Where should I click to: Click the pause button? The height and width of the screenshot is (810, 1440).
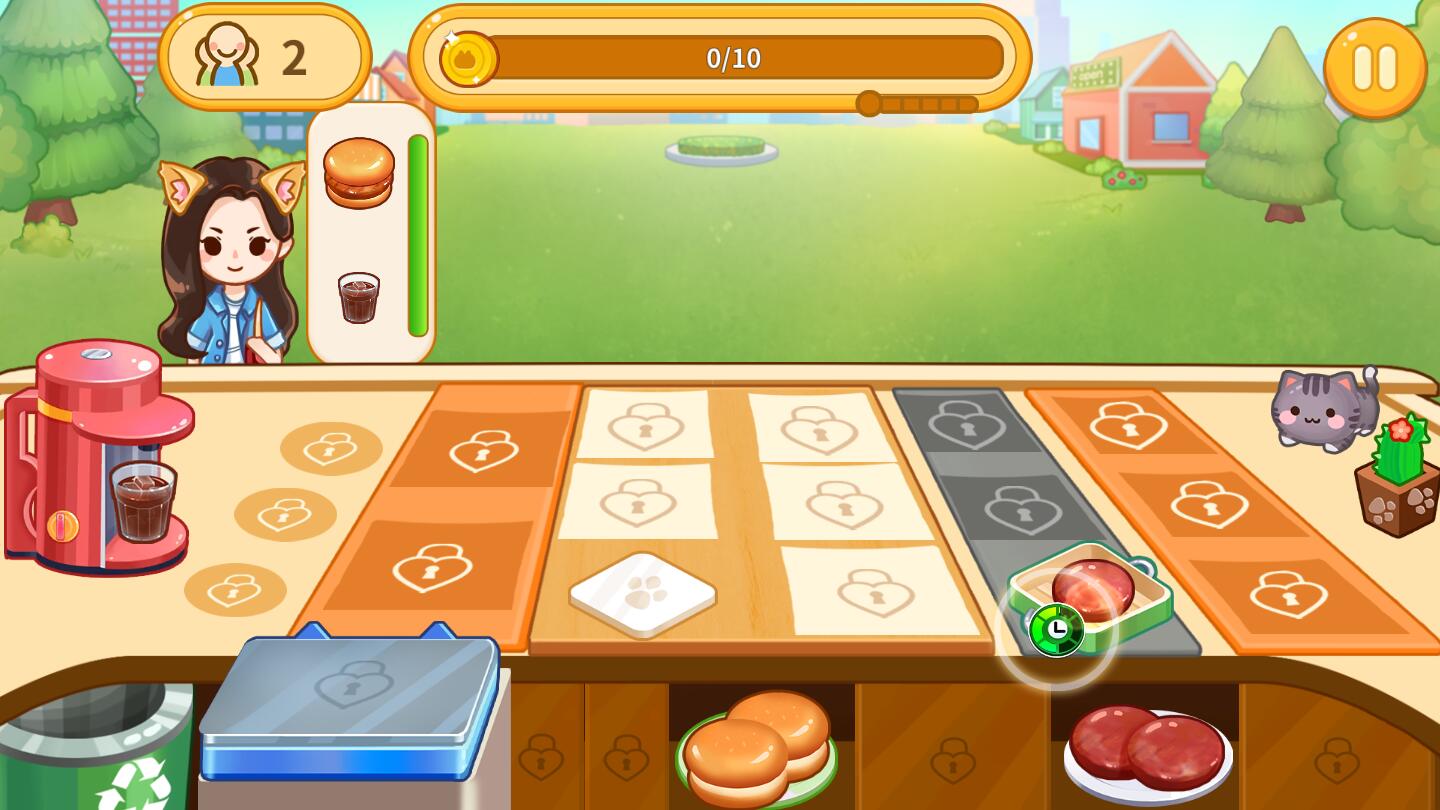[1374, 66]
